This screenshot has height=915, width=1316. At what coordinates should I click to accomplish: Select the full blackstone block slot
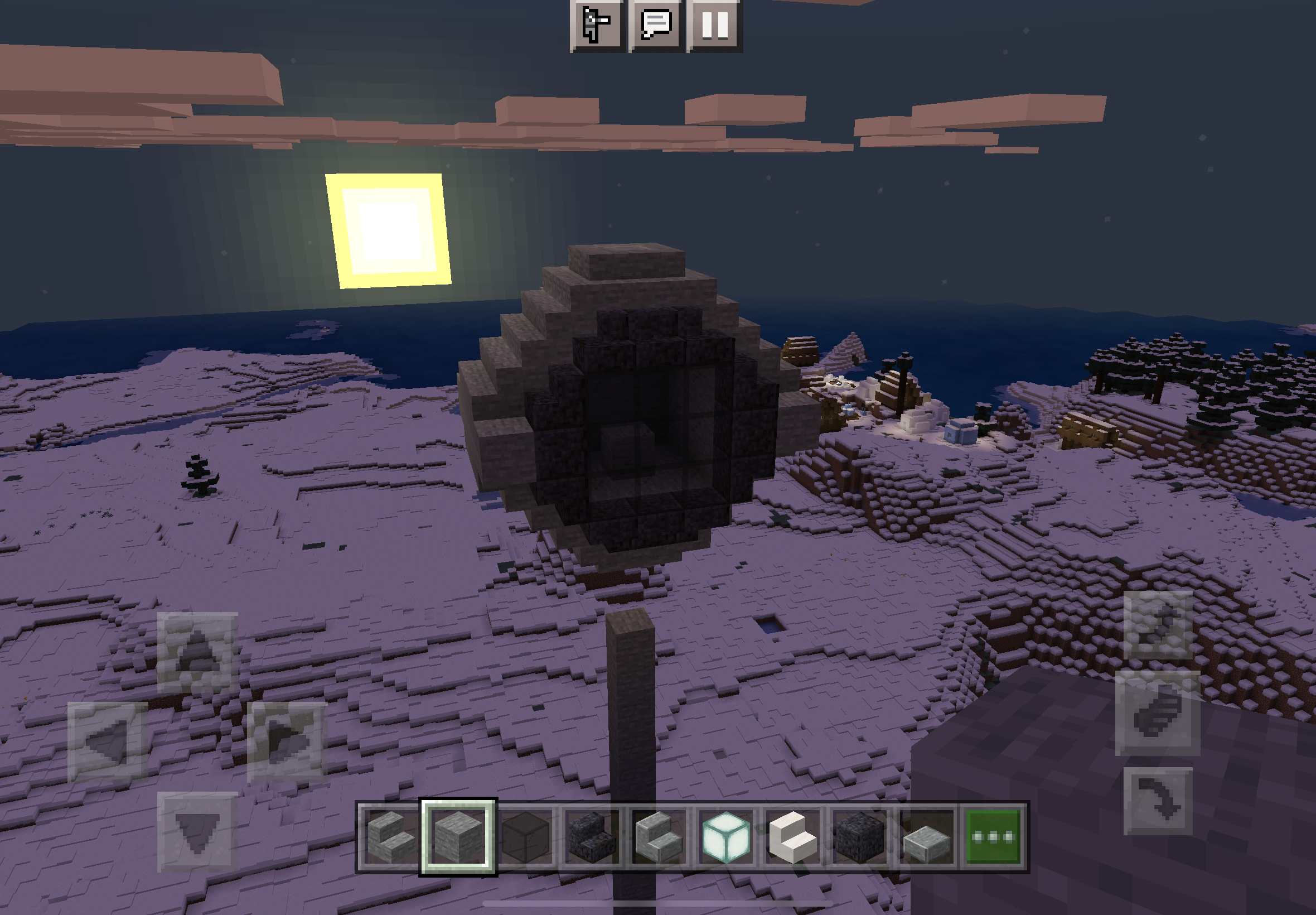coord(859,837)
